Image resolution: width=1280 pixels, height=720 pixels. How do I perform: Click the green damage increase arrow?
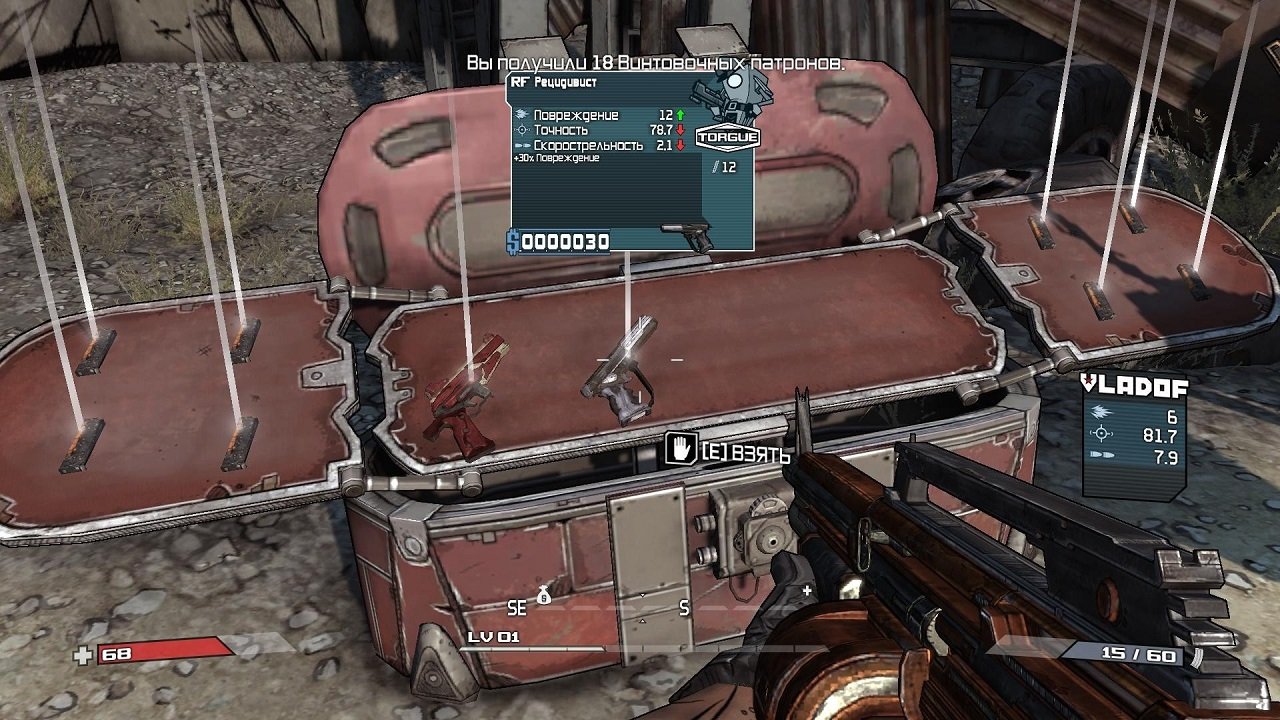(x=680, y=115)
